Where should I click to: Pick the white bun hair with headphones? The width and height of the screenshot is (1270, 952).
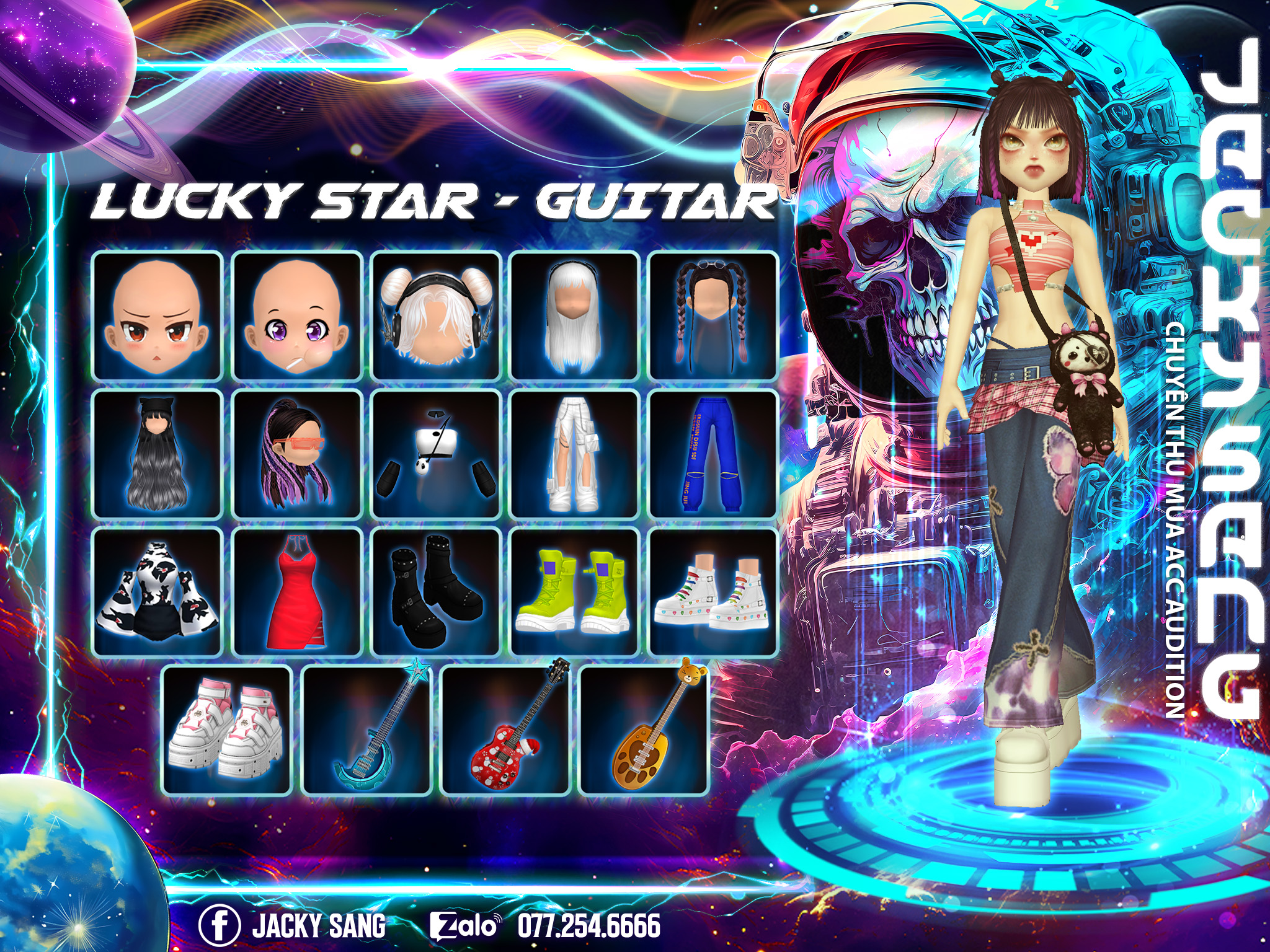(435, 316)
